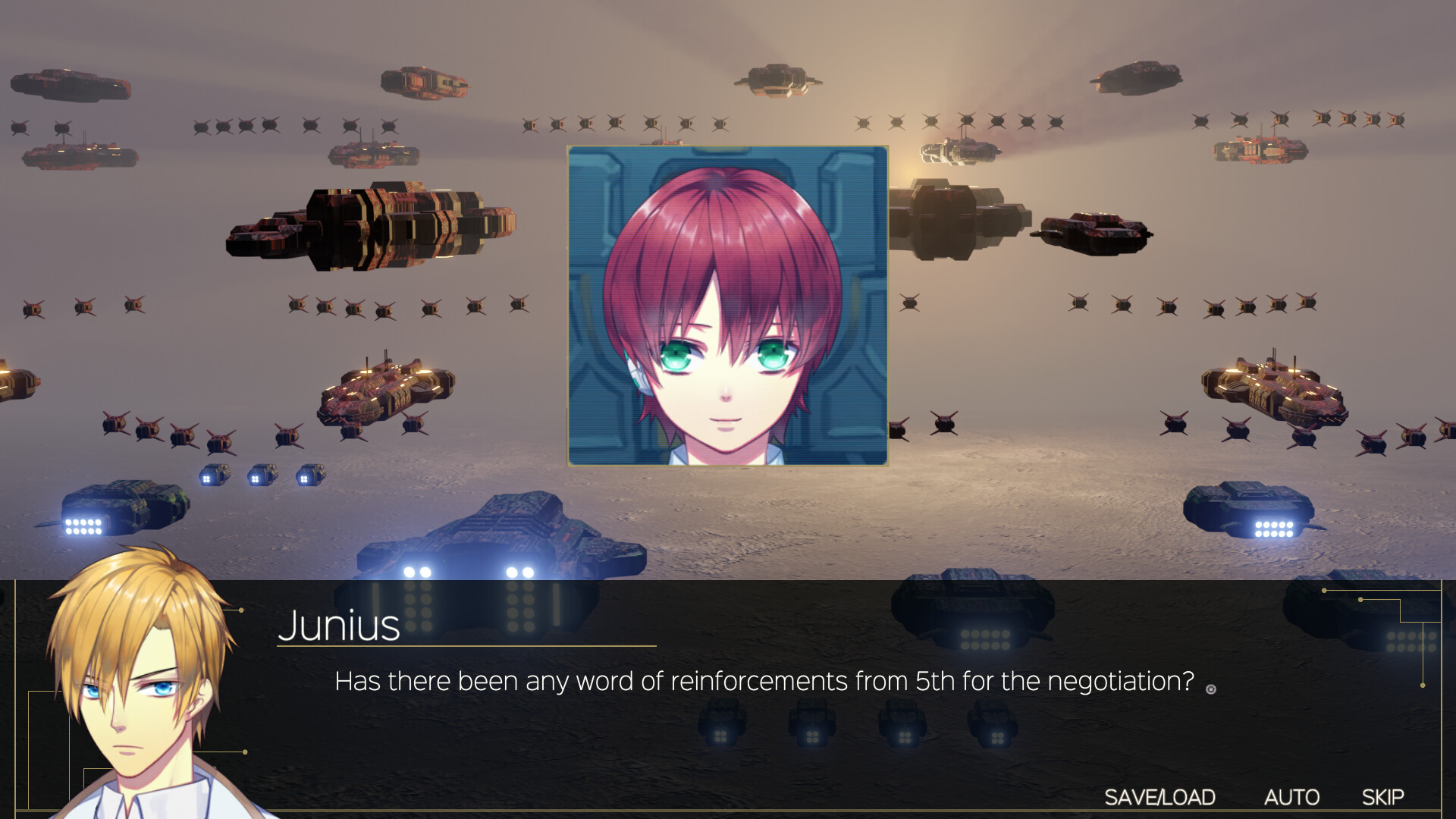This screenshot has width=1456, height=819.
Task: Enable SKIP mode to fast-forward dialogue
Action: coord(1385,797)
